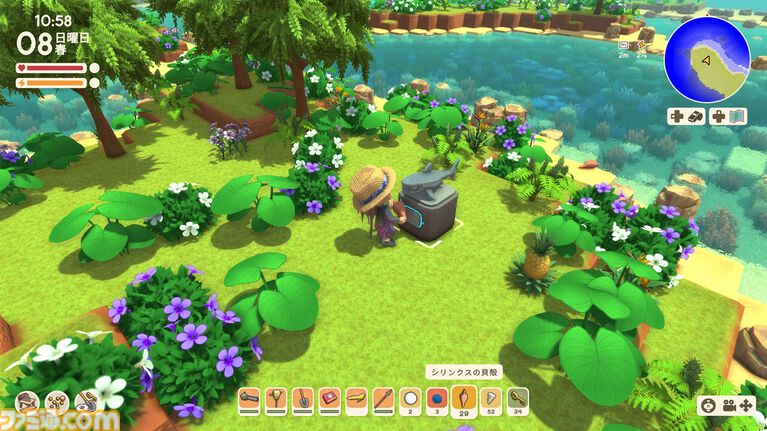Open the furniture chair icon menu
Screen dimensions: 767x431
pos(29,402)
